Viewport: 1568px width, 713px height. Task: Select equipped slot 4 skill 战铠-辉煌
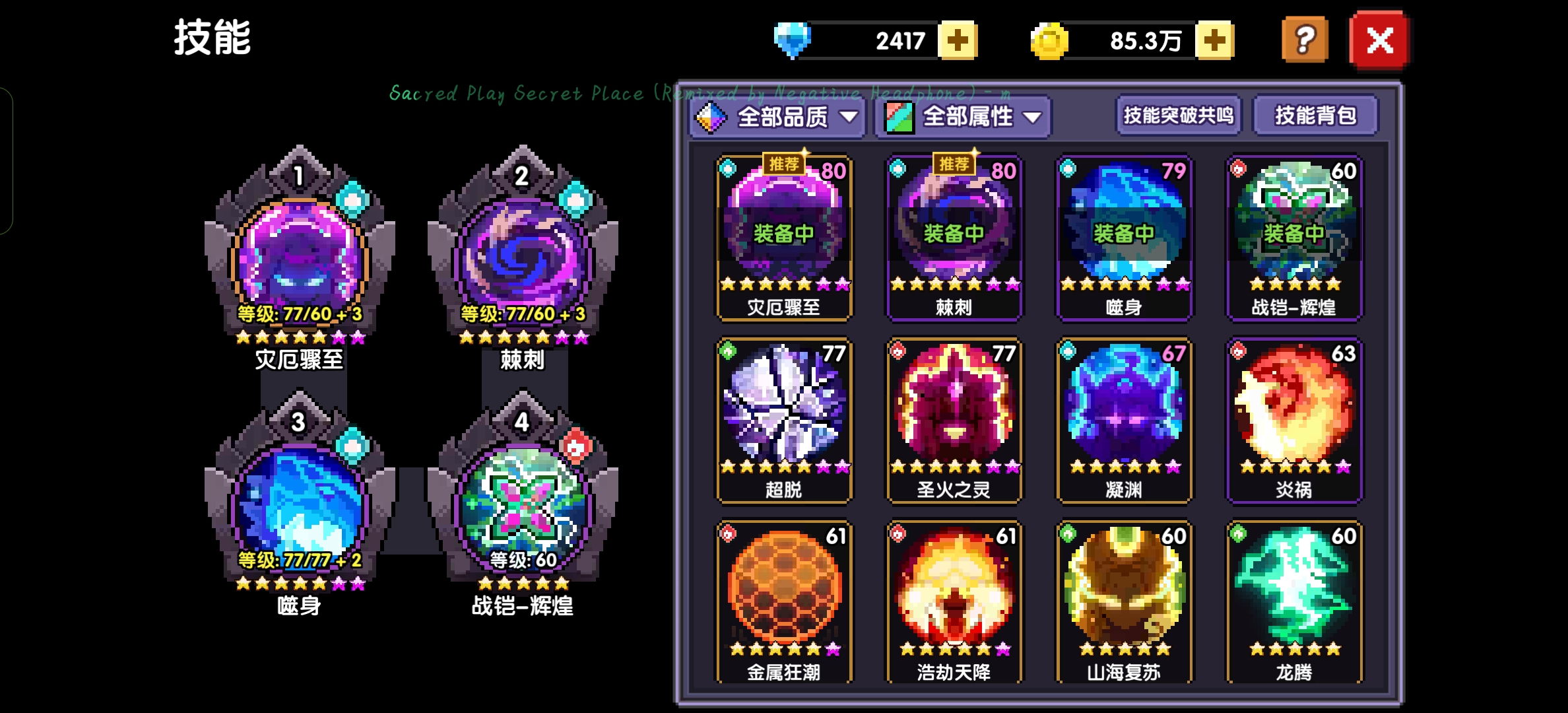pyautogui.click(x=522, y=505)
